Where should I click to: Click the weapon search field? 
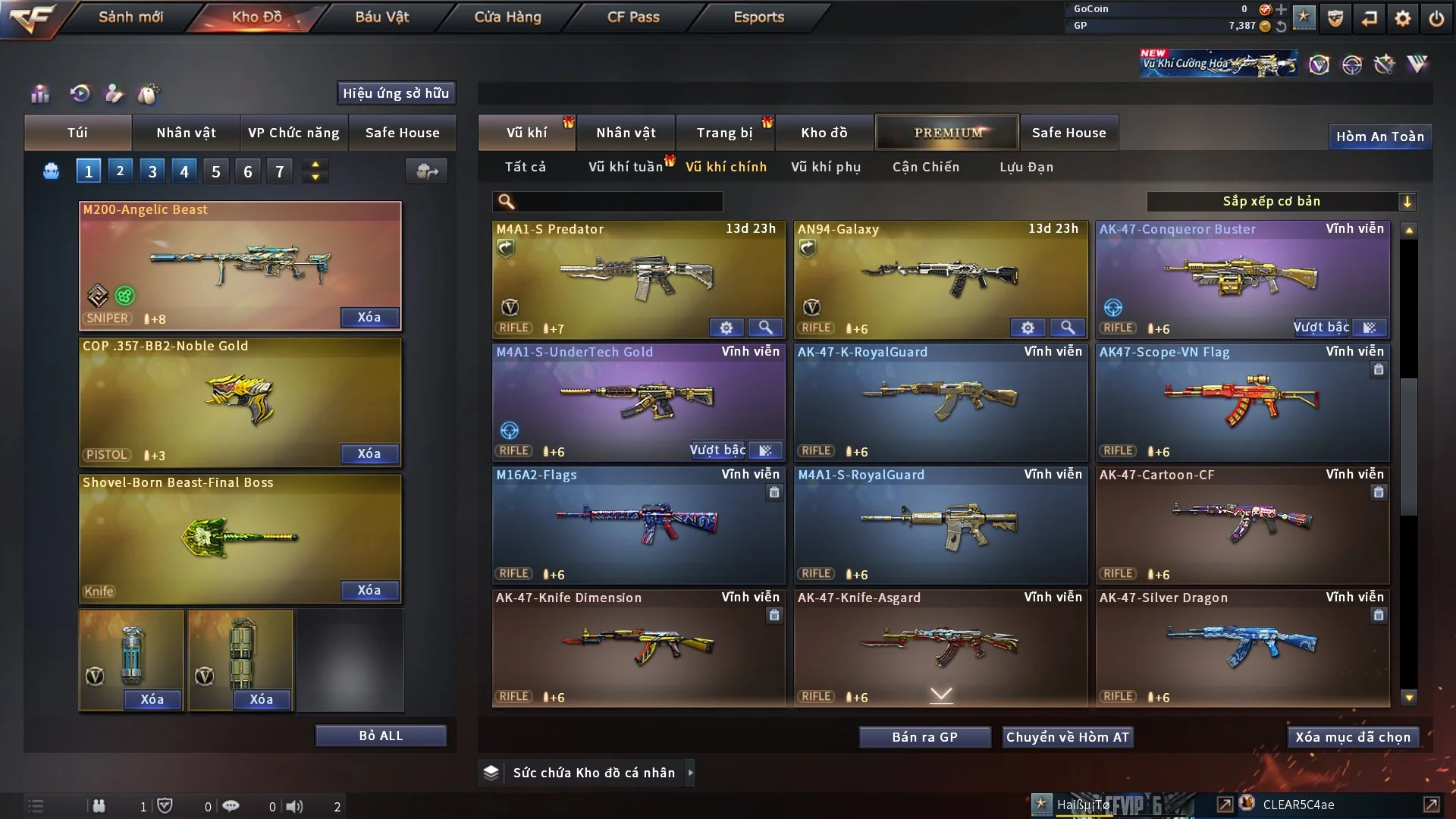pyautogui.click(x=618, y=202)
